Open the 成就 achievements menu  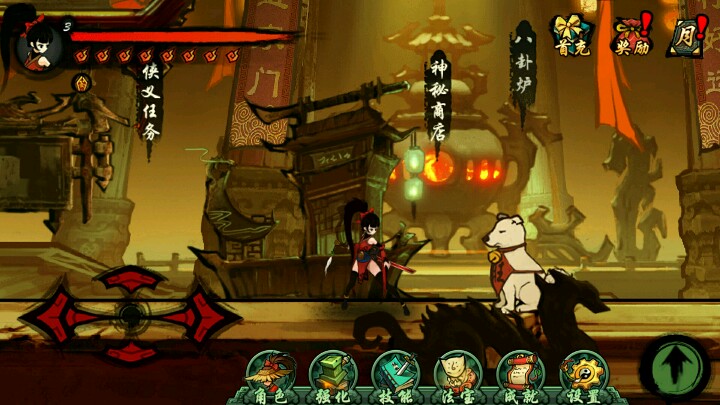click(x=521, y=376)
